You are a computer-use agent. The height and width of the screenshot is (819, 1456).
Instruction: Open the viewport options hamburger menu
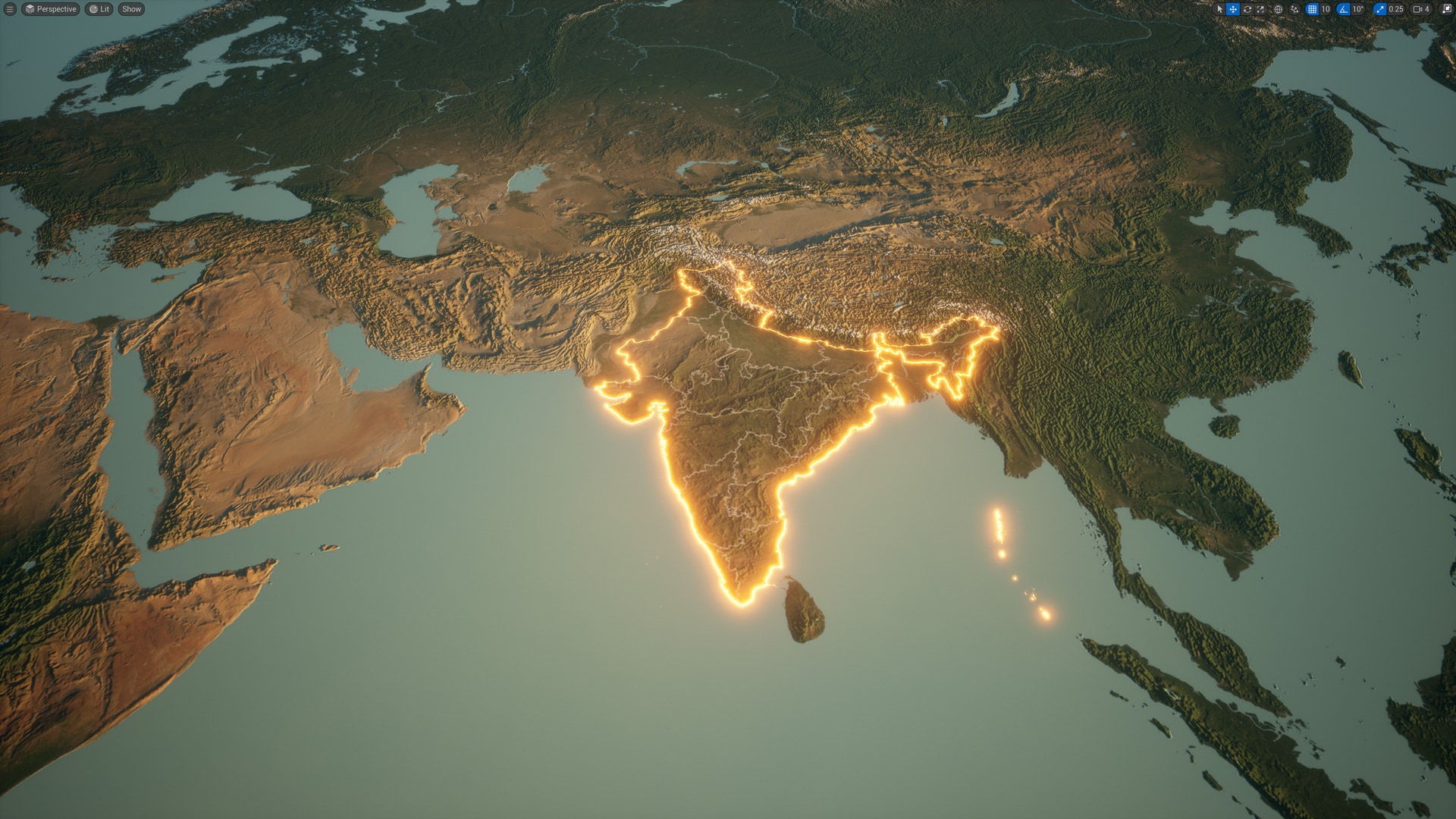(9, 9)
